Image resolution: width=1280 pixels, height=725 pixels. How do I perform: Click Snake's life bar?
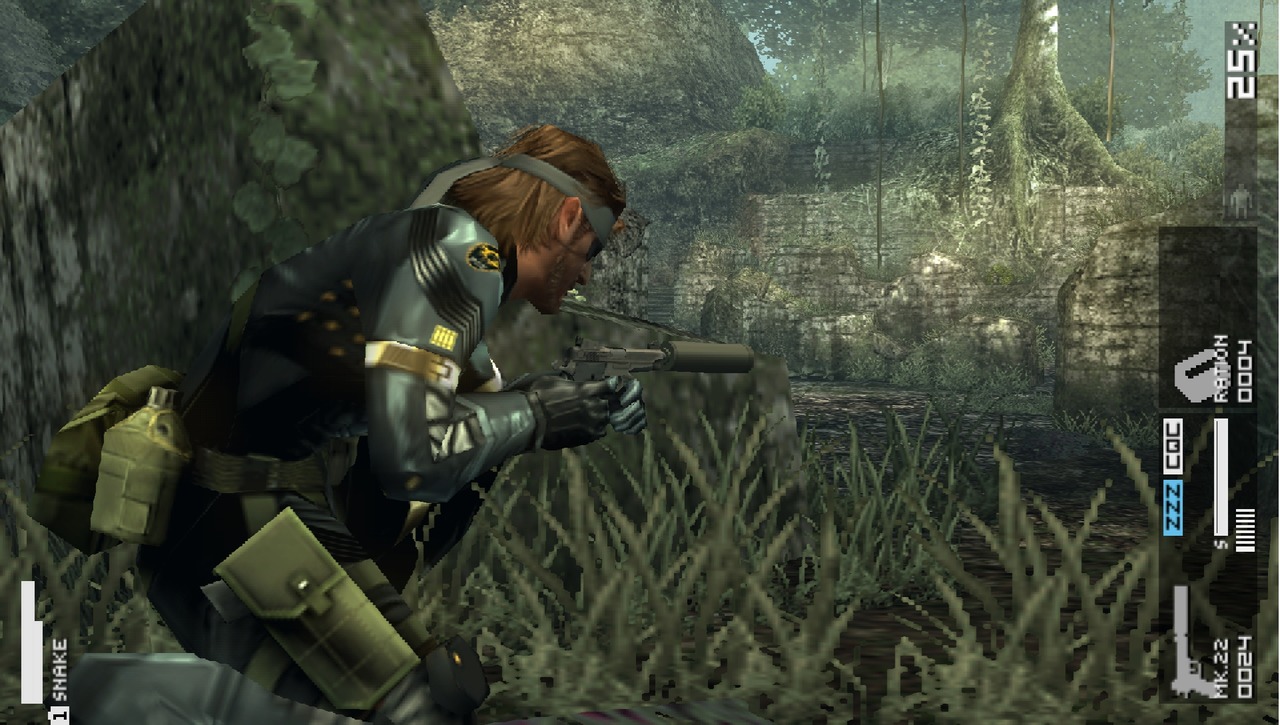coord(30,640)
